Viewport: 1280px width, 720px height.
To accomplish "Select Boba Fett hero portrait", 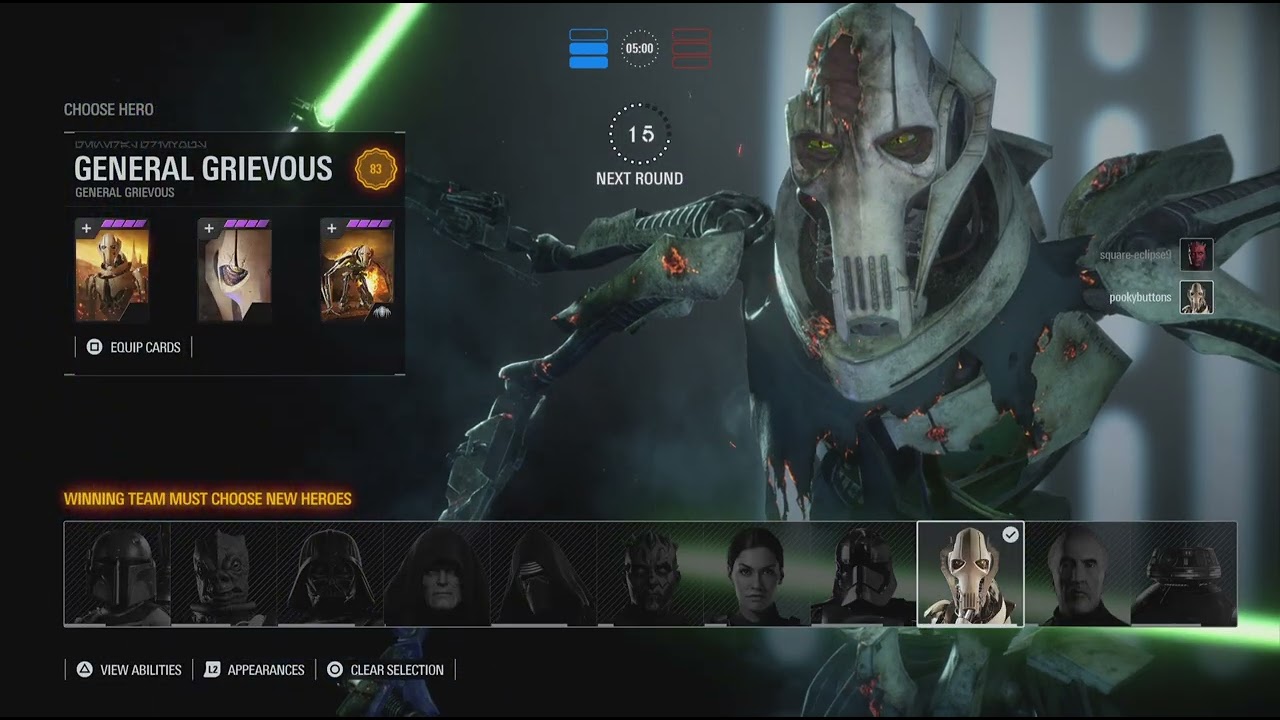I will click(117, 575).
